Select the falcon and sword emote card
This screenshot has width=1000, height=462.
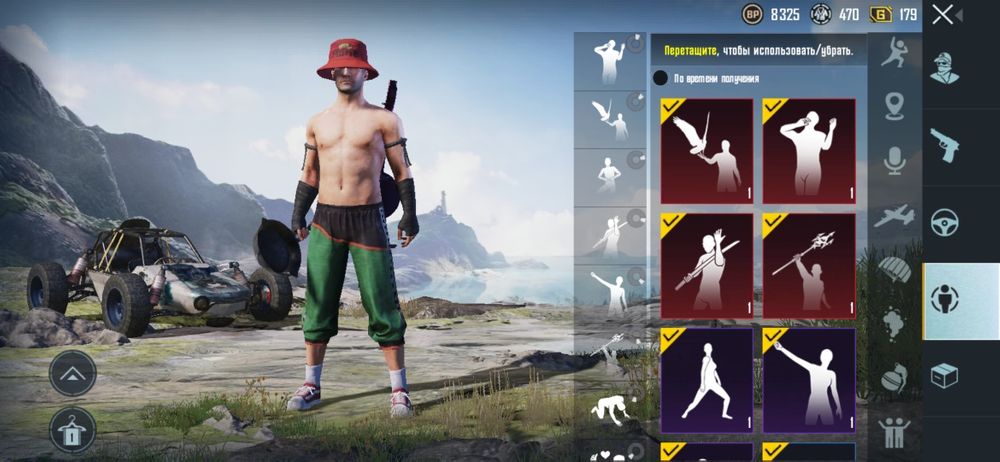(x=706, y=151)
